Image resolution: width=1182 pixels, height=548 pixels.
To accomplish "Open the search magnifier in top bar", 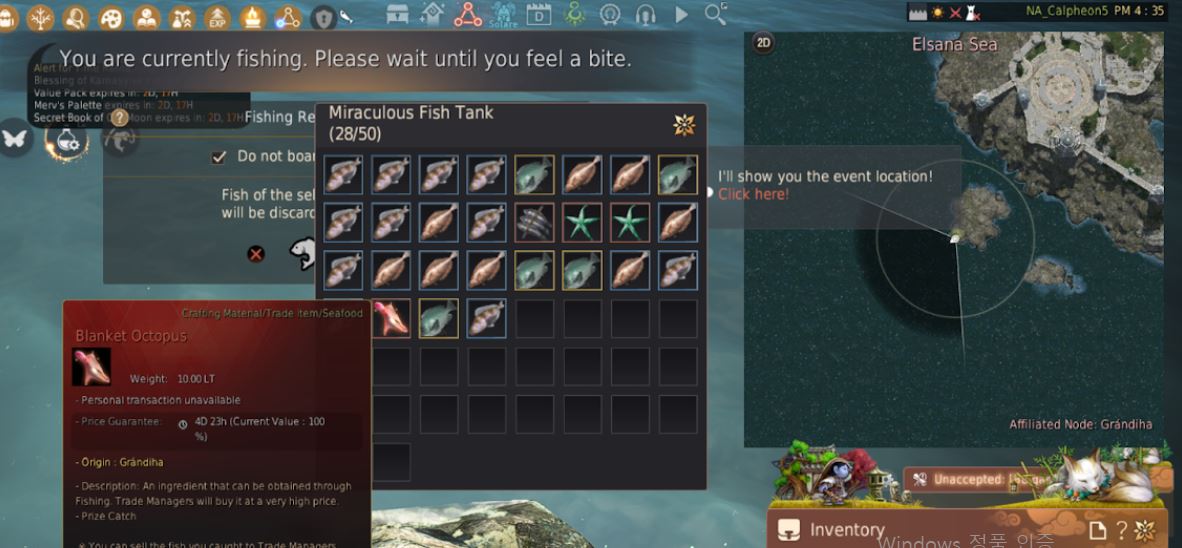I will tap(715, 14).
